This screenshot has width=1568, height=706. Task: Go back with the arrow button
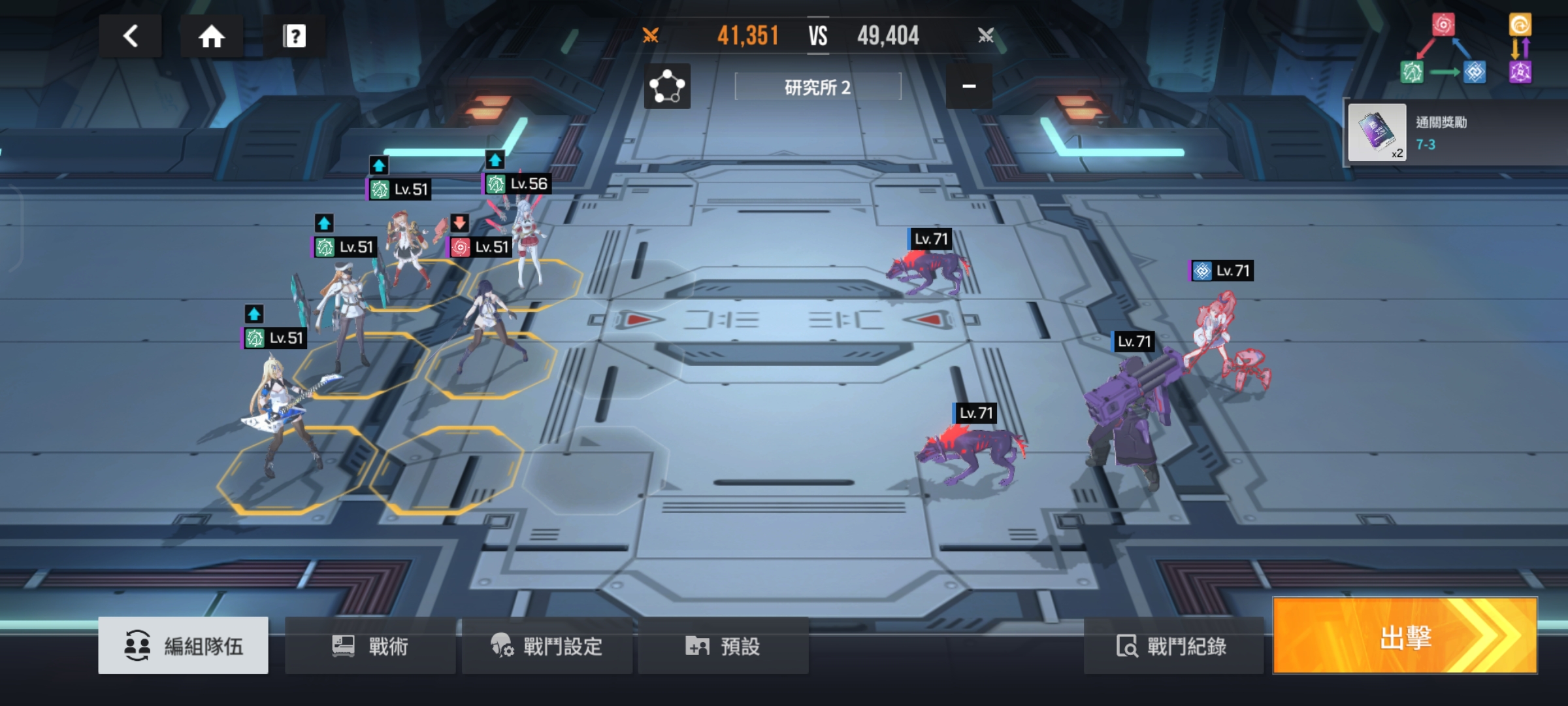pos(131,36)
